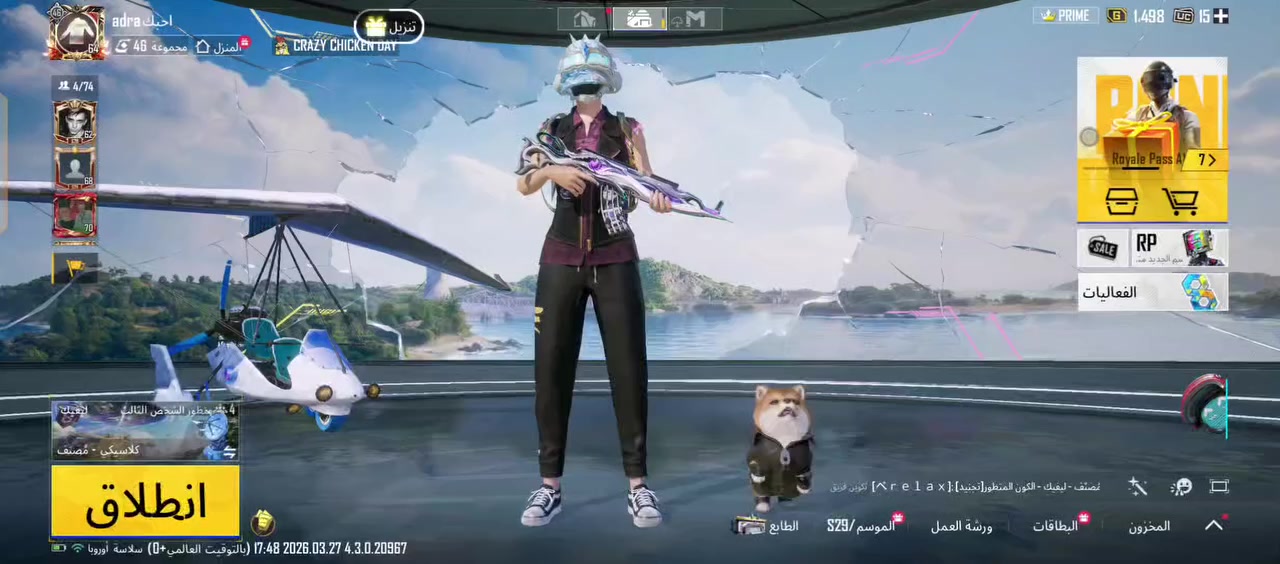
Task: Open the تنزيل download gift button
Action: [x=390, y=26]
